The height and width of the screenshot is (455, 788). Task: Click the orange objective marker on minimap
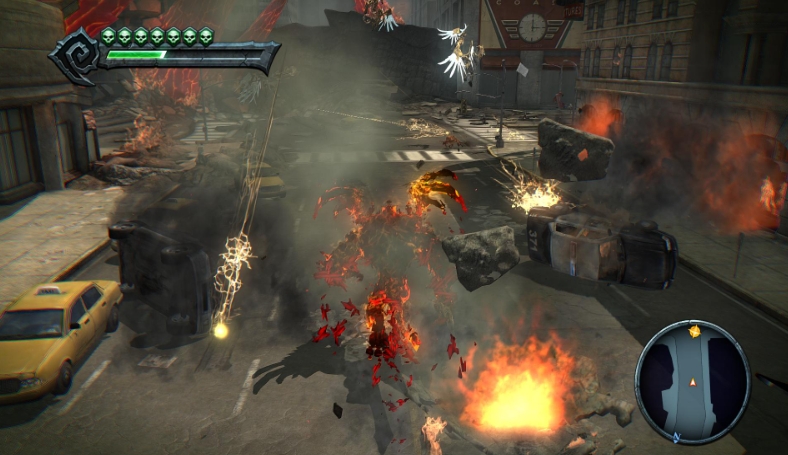tap(695, 331)
